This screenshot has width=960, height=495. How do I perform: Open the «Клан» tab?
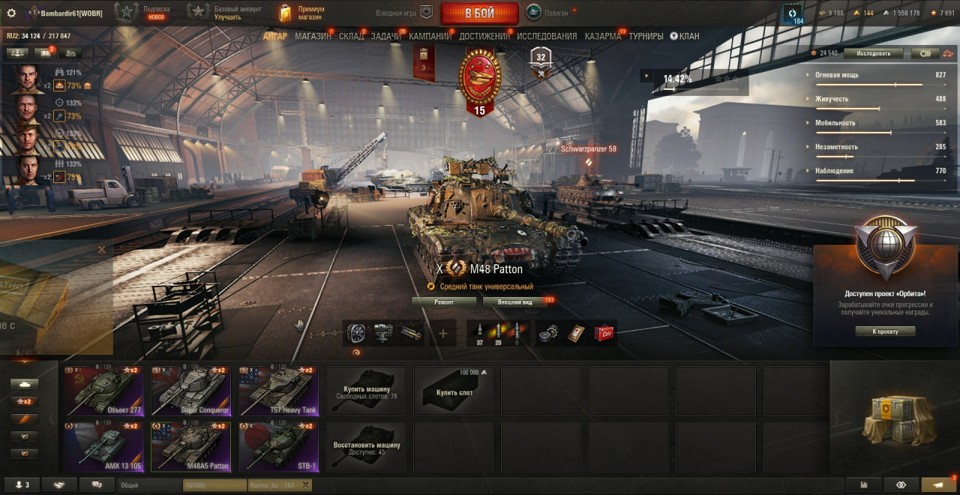pyautogui.click(x=688, y=36)
